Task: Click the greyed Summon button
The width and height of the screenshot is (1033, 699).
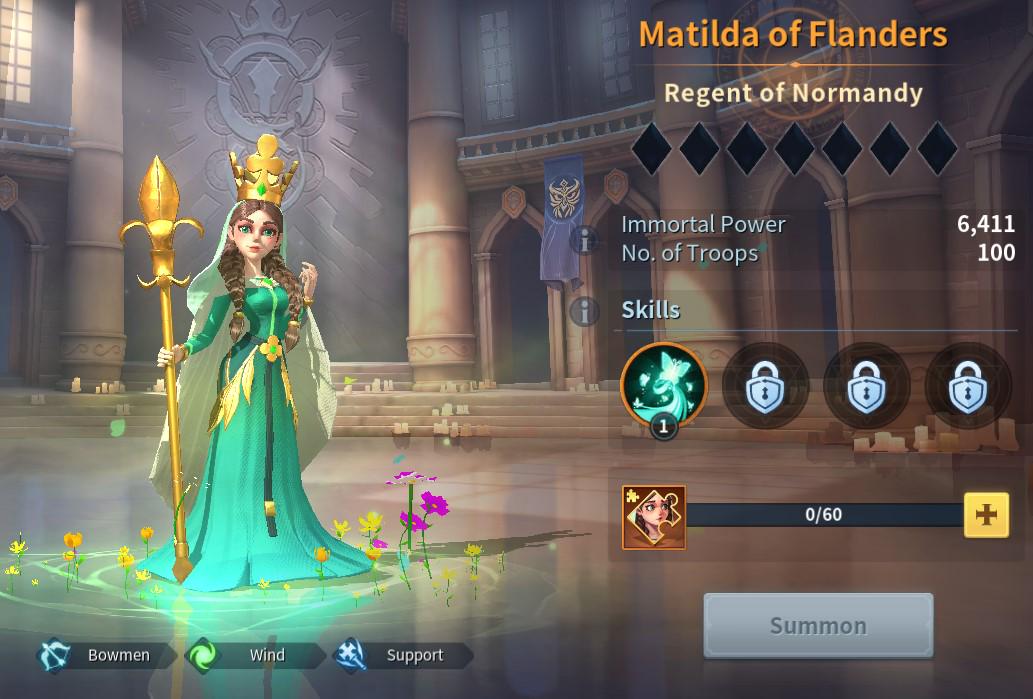Action: coord(818,625)
